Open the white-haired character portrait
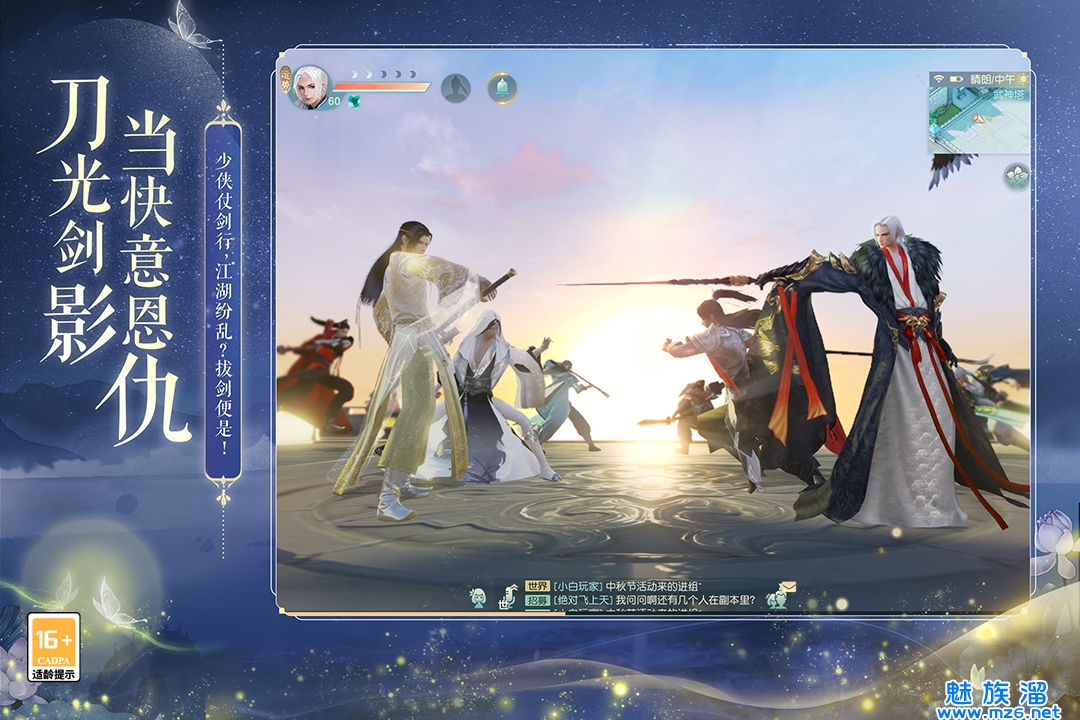 (311, 85)
